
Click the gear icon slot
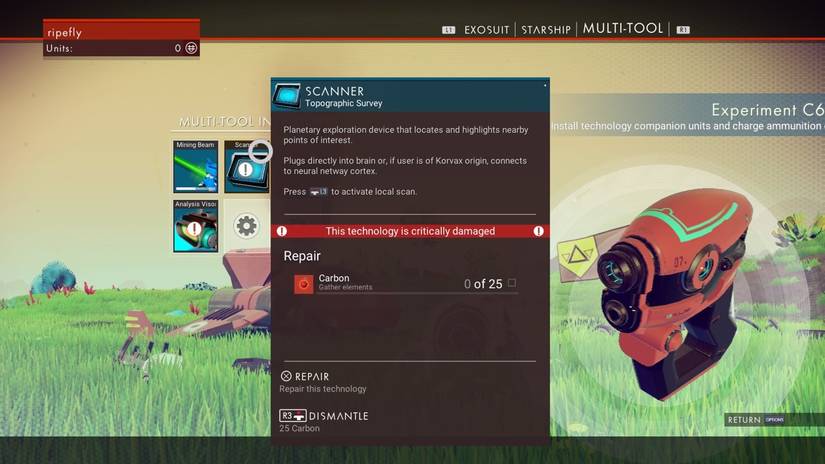coord(246,226)
